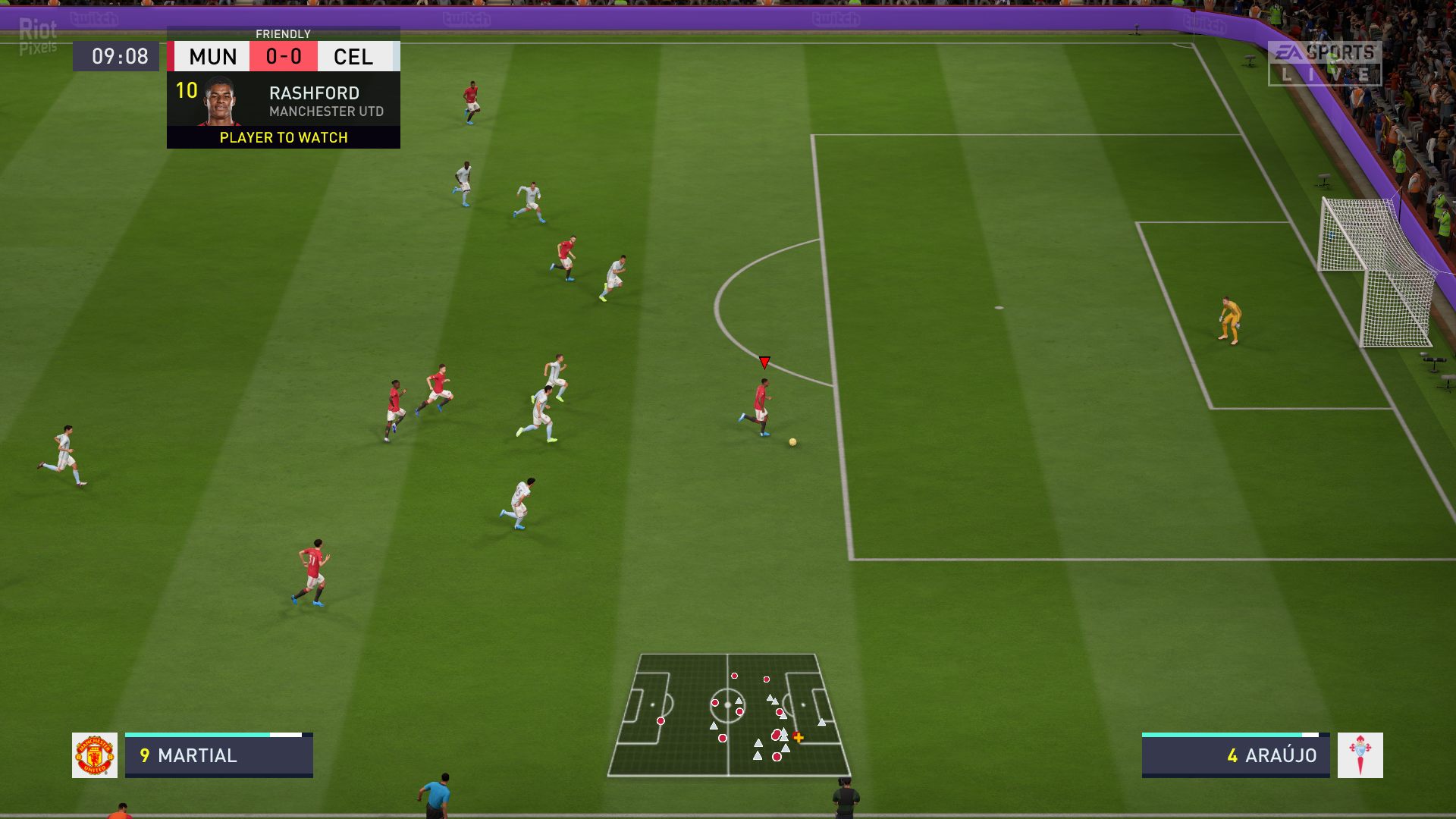Select the Celta Vigo crest icon
This screenshot has height=819, width=1456.
coord(1360,755)
